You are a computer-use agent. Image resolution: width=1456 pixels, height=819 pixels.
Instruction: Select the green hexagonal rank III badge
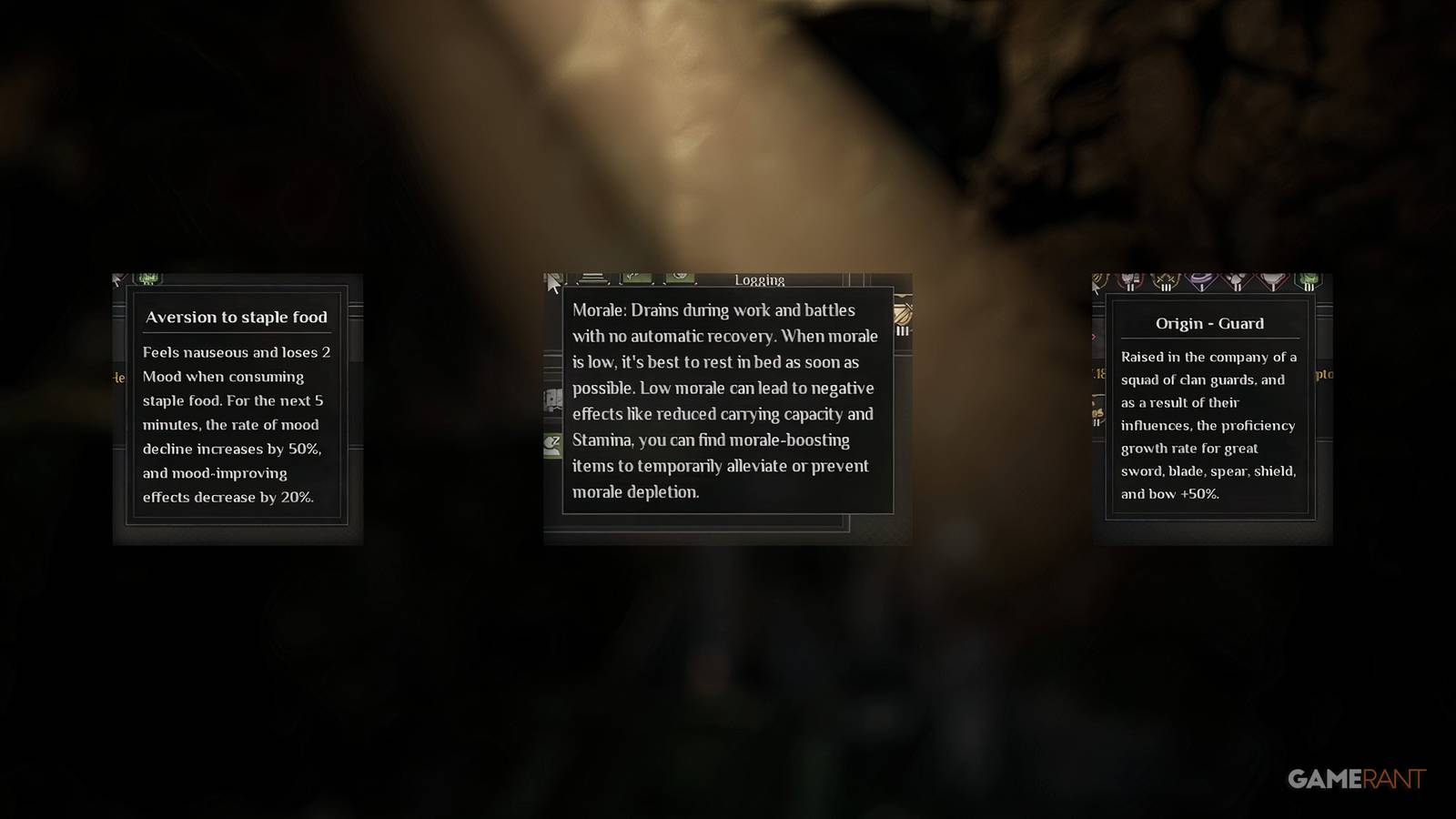click(x=1309, y=279)
